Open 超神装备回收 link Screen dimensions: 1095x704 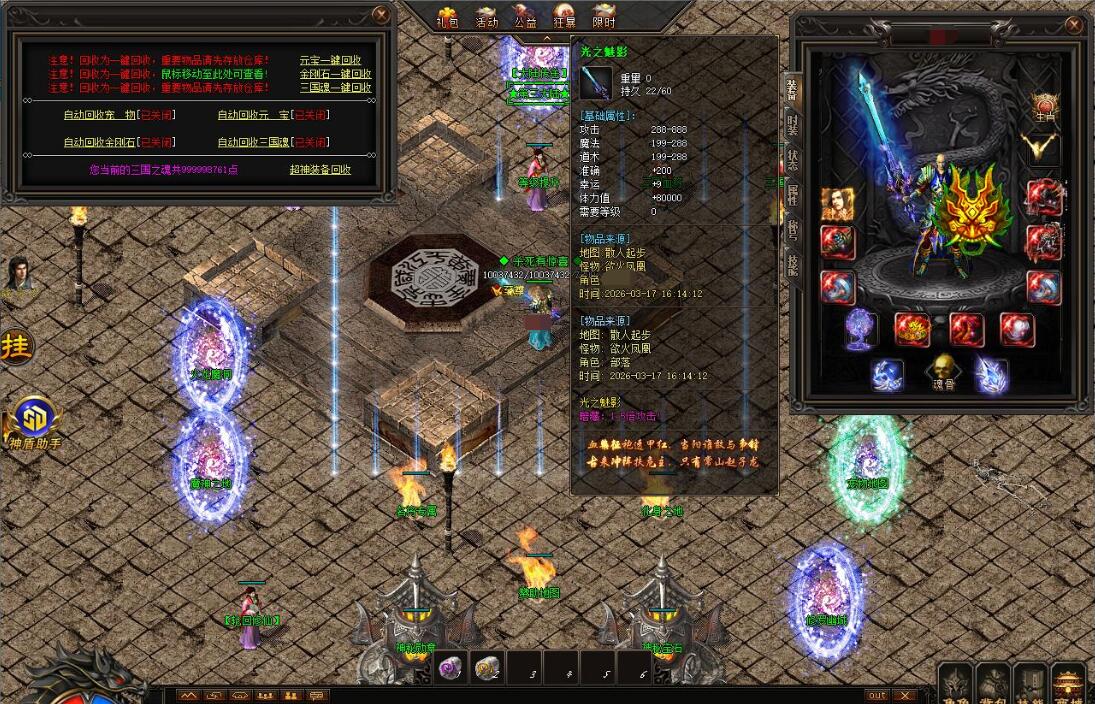[x=320, y=170]
